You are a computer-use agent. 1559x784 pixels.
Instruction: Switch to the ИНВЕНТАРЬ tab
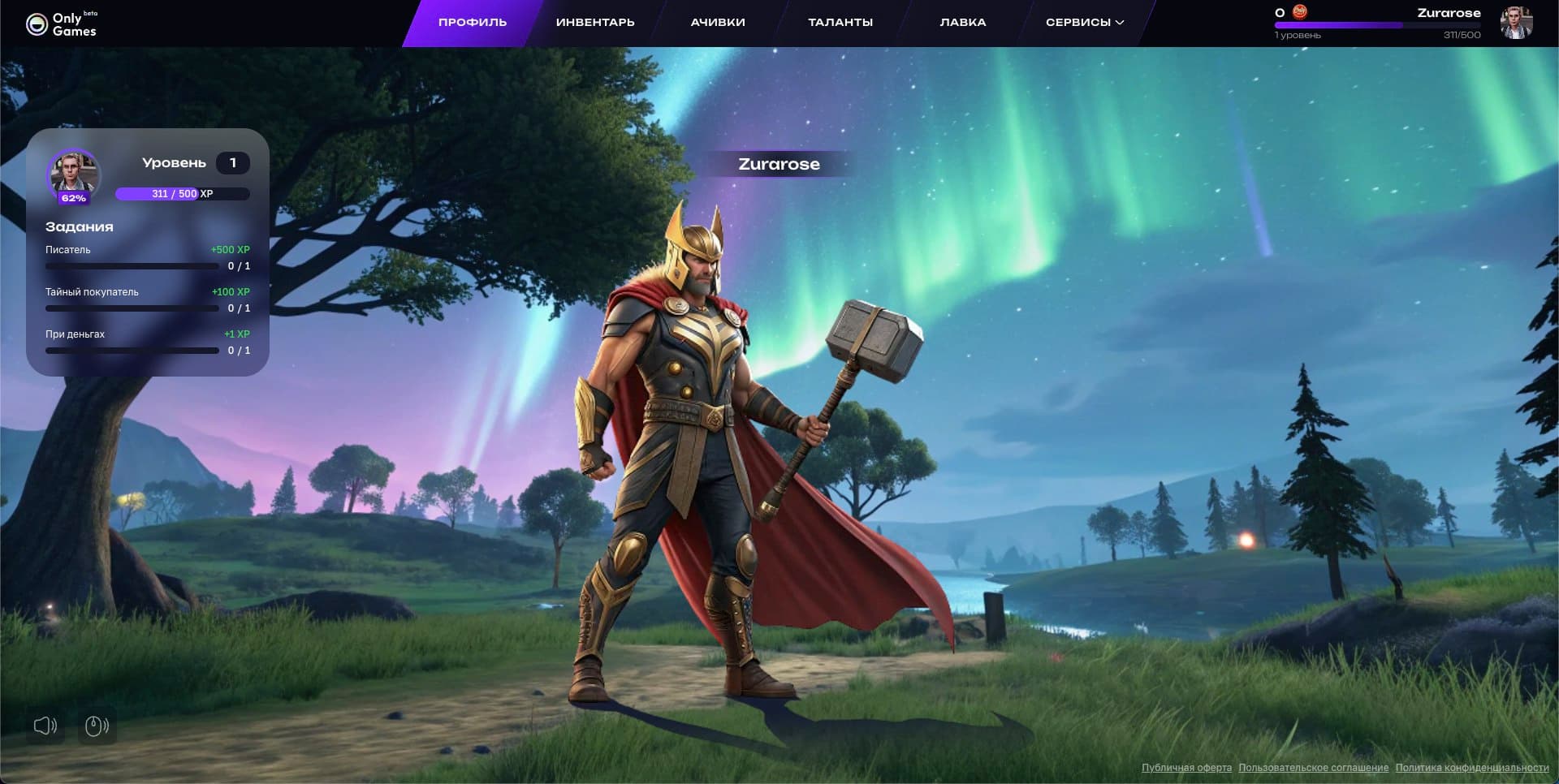click(594, 22)
